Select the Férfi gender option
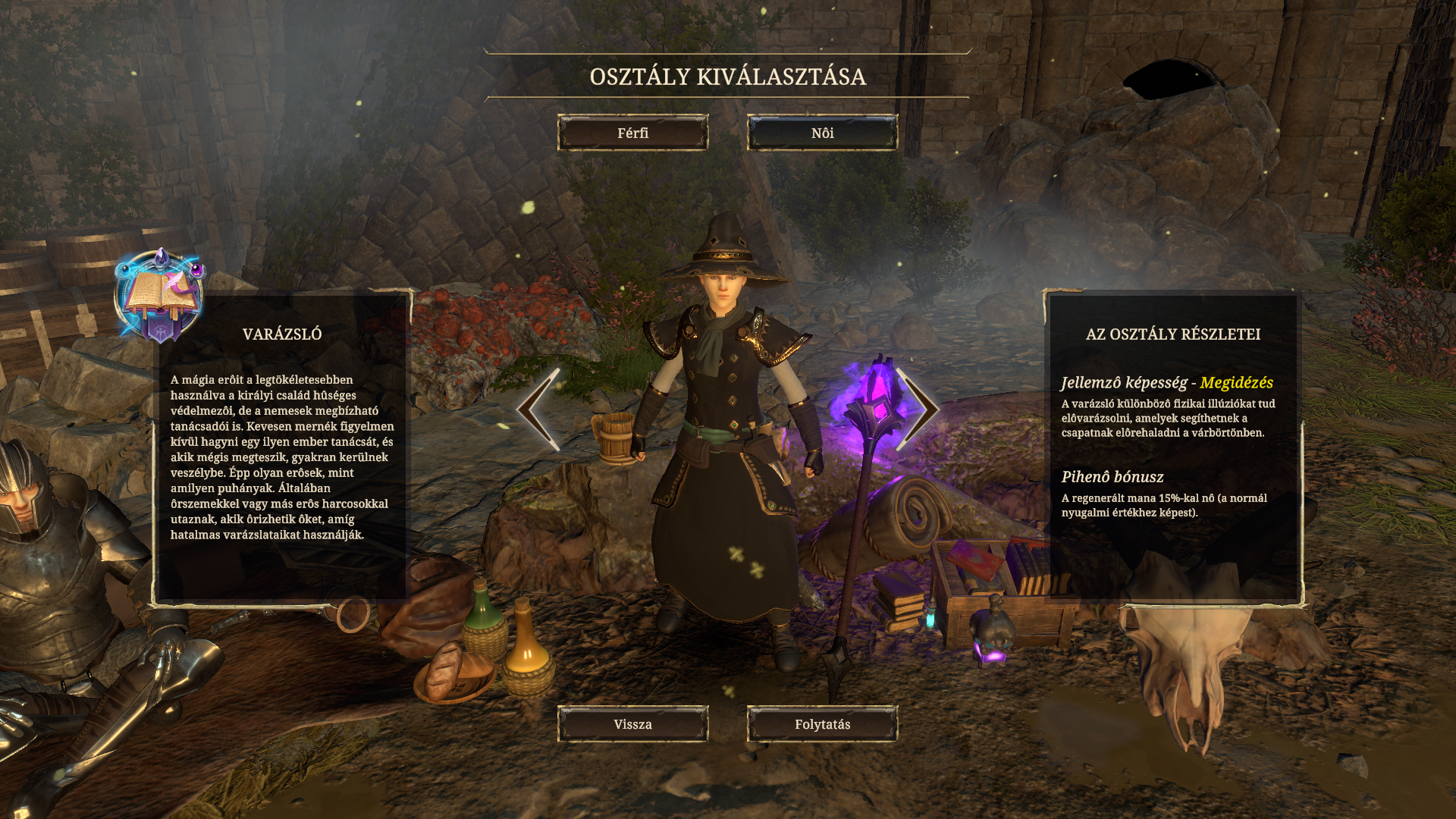 pyautogui.click(x=632, y=133)
